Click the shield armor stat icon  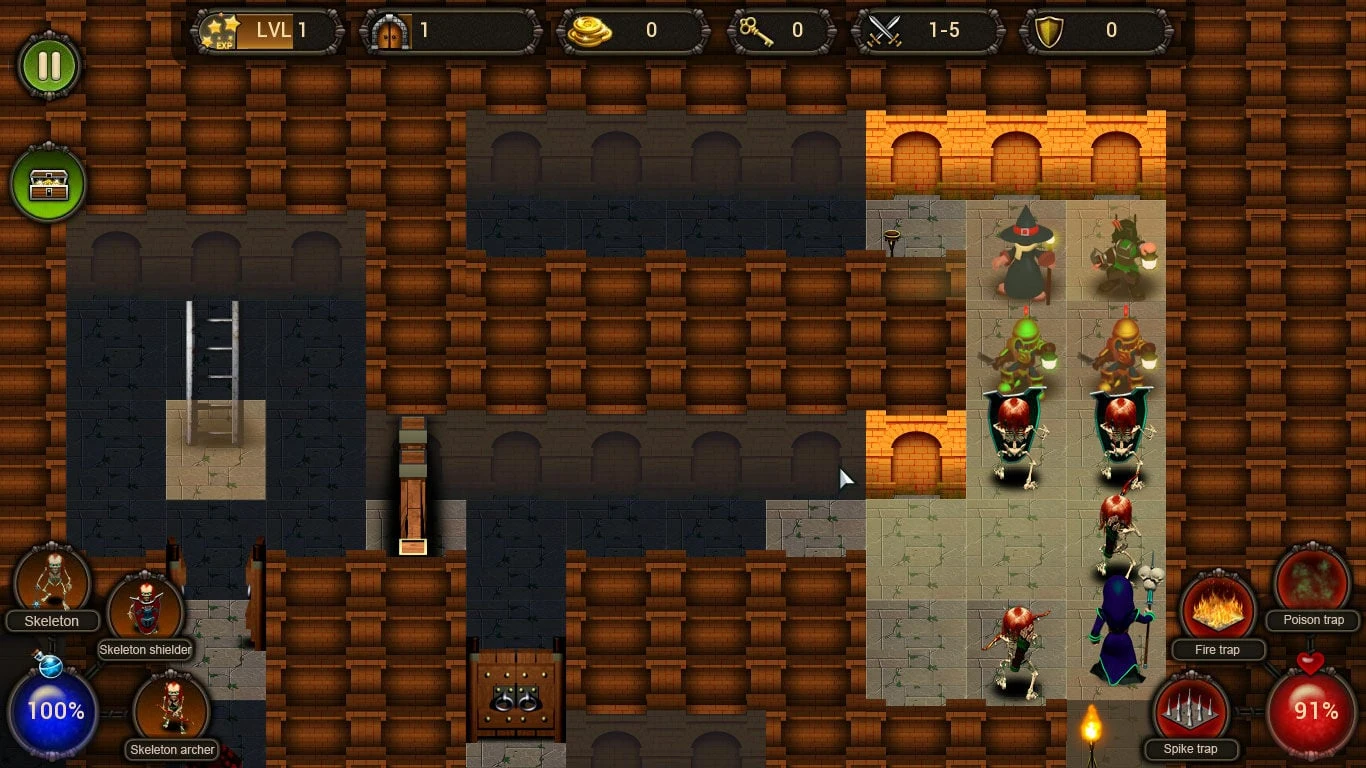tap(1049, 30)
